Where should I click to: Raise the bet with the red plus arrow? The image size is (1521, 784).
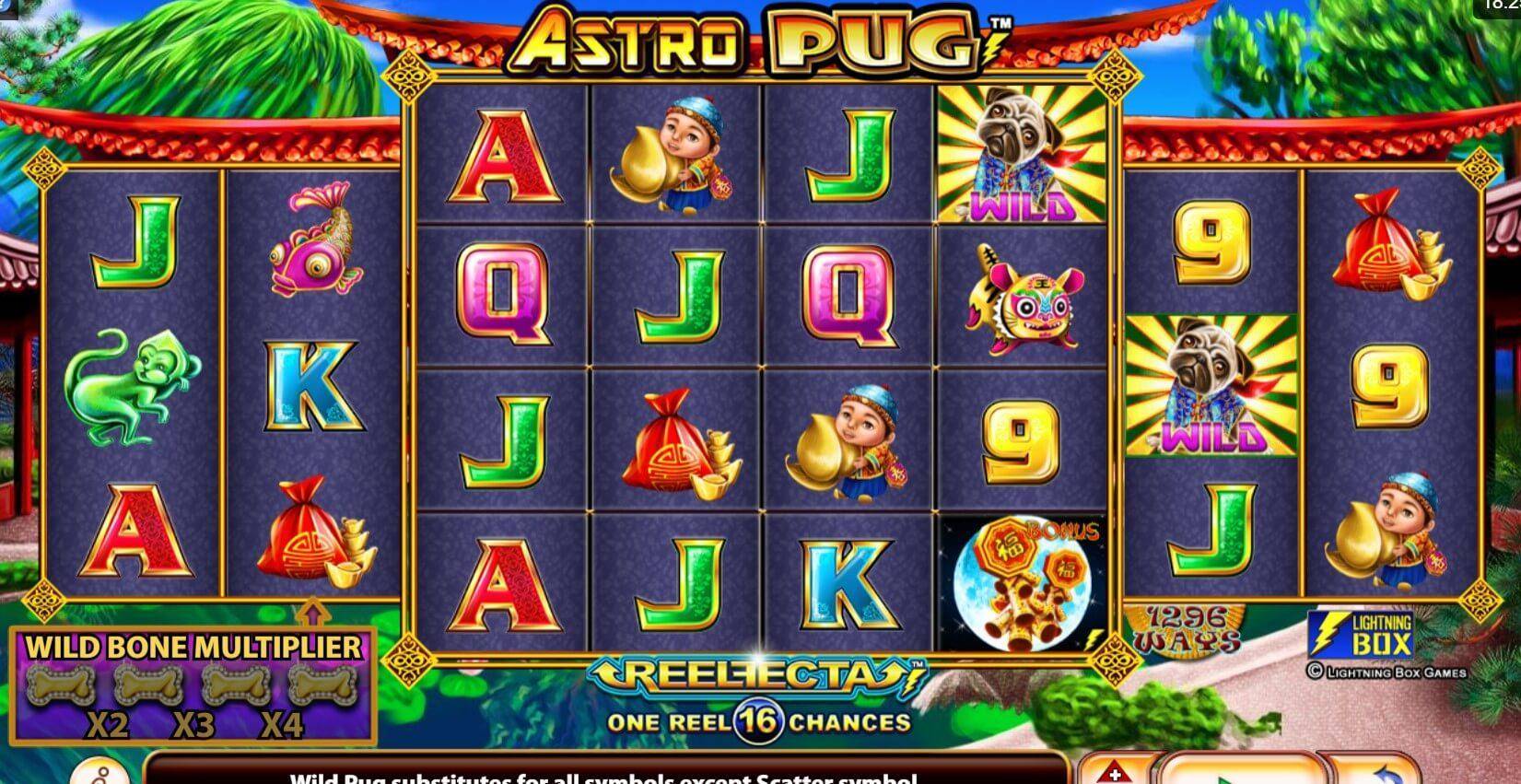click(x=1115, y=772)
